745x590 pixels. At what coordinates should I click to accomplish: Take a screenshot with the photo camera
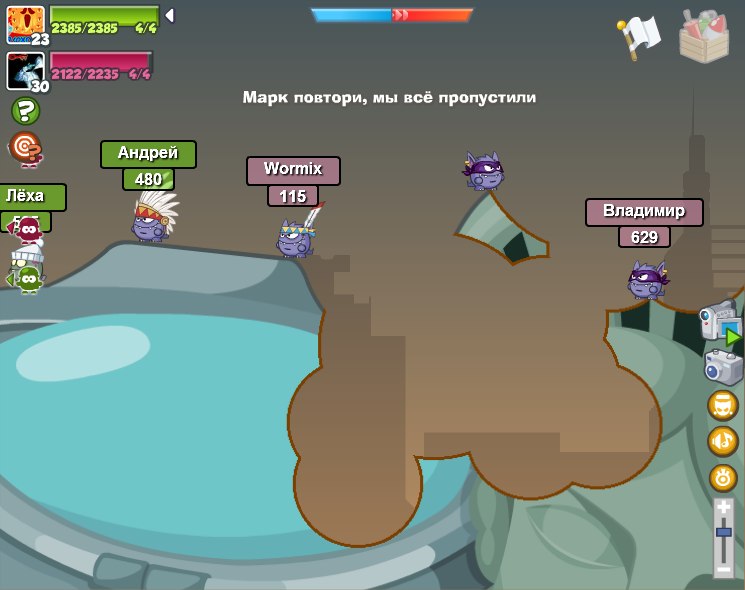point(723,367)
